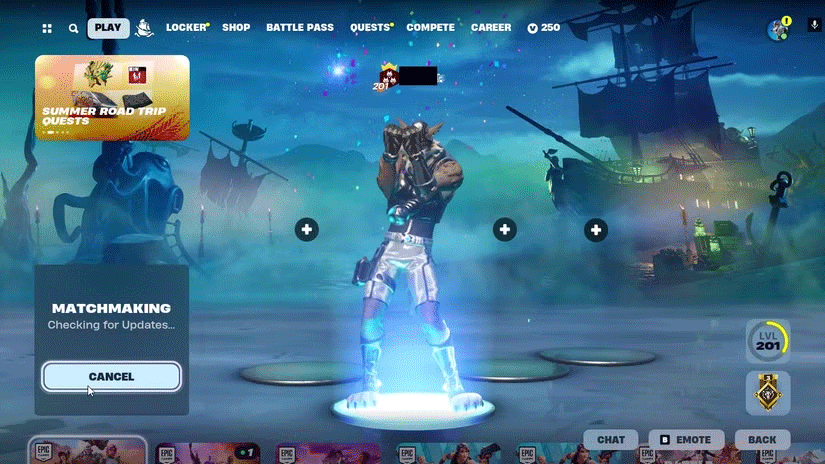
Task: Open the Career tab
Action: [x=491, y=28]
